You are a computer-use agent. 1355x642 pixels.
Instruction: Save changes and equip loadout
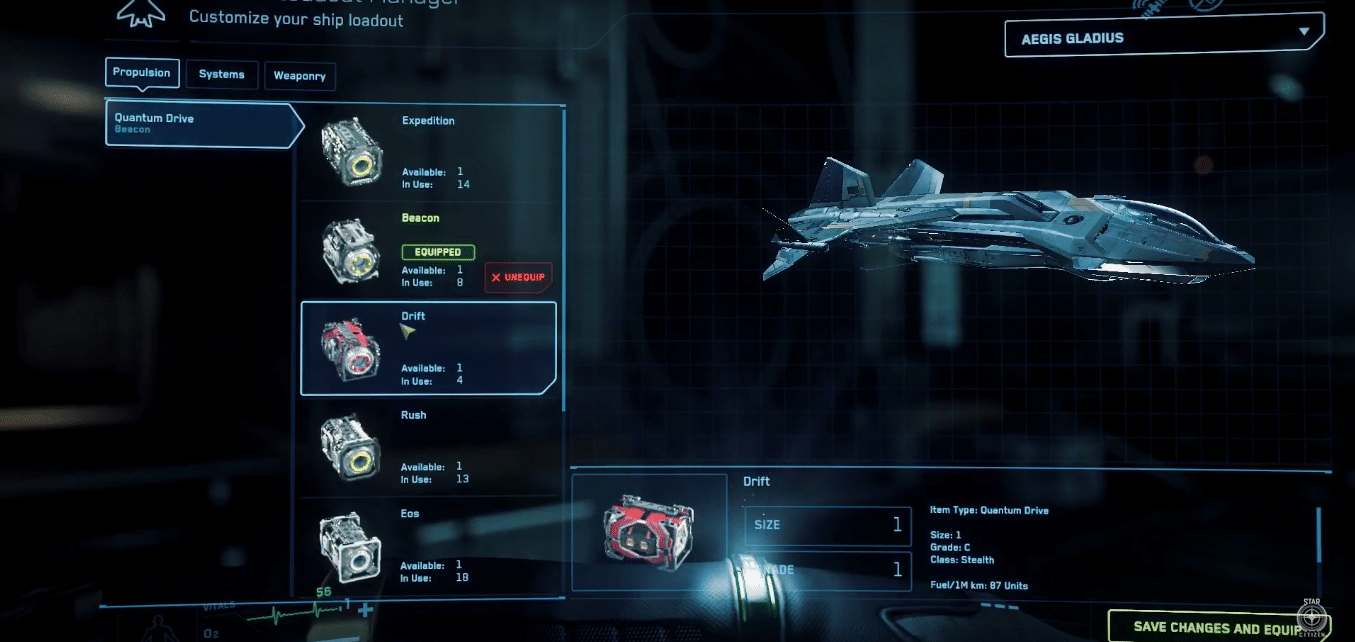point(1209,627)
